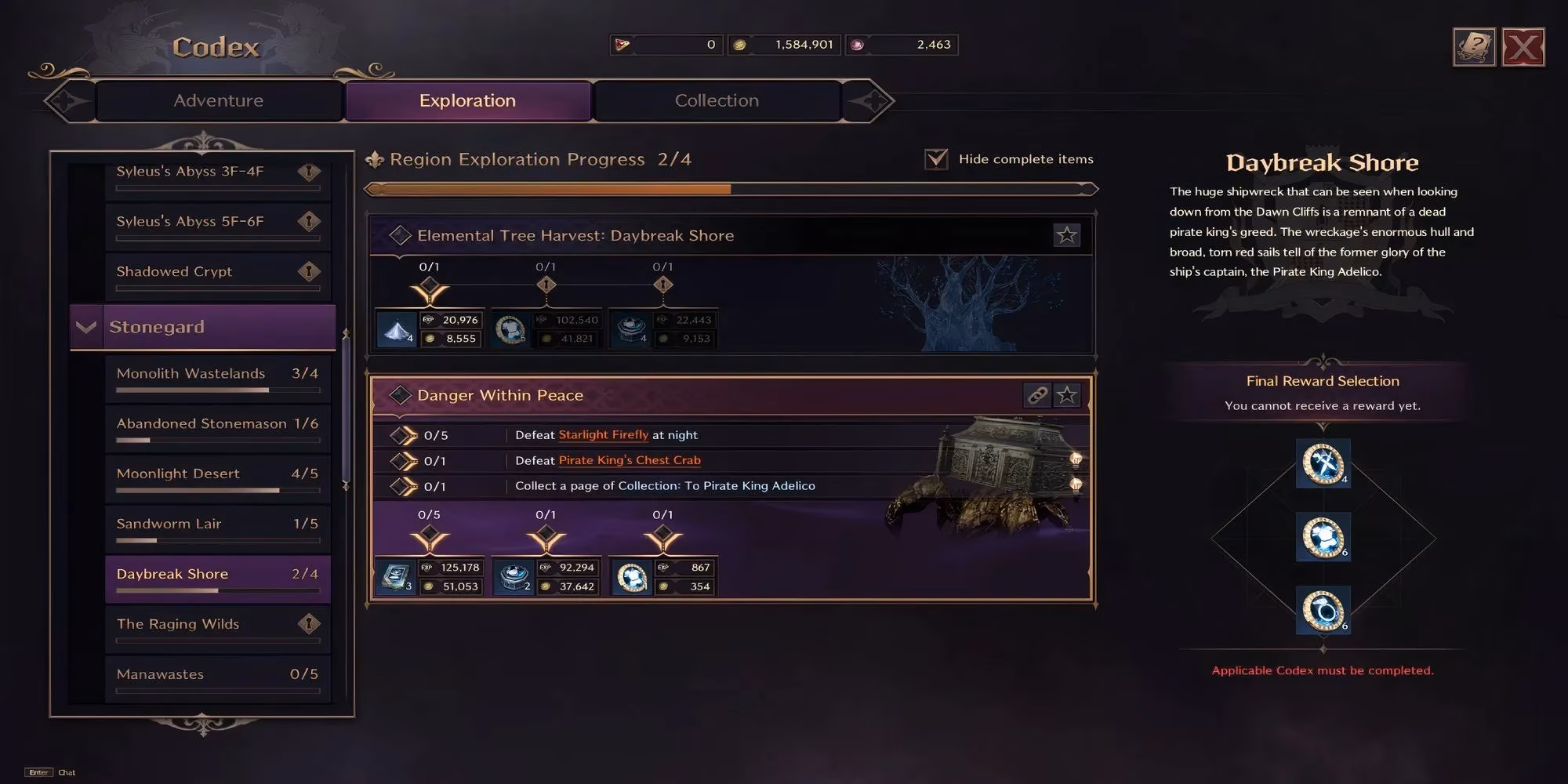The height and width of the screenshot is (784, 1568).
Task: Click the Starlight Firefly link
Action: [x=603, y=434]
